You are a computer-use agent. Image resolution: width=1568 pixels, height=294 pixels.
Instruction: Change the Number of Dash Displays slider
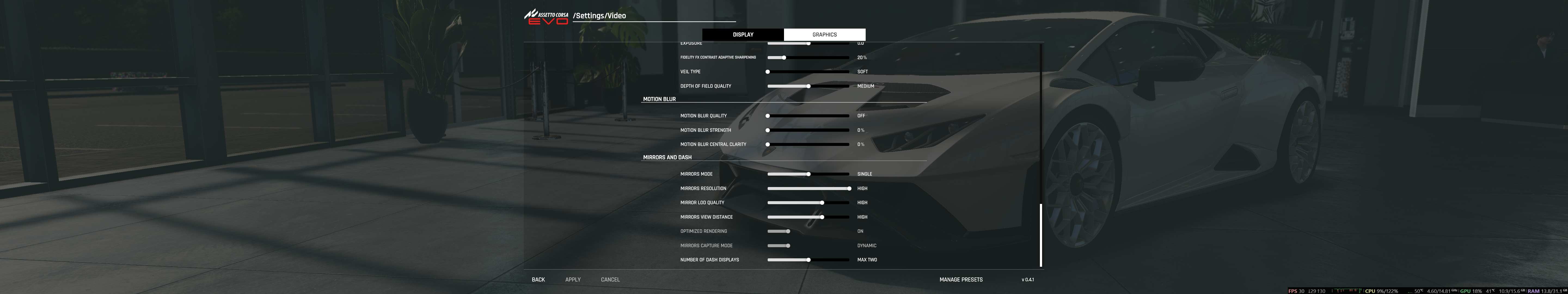pos(808,260)
